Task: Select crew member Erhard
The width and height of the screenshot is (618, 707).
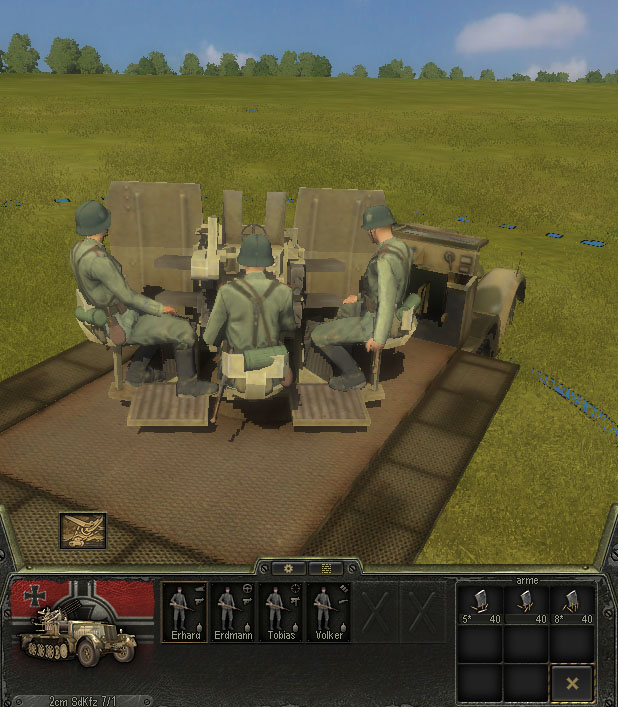Action: pyautogui.click(x=184, y=611)
